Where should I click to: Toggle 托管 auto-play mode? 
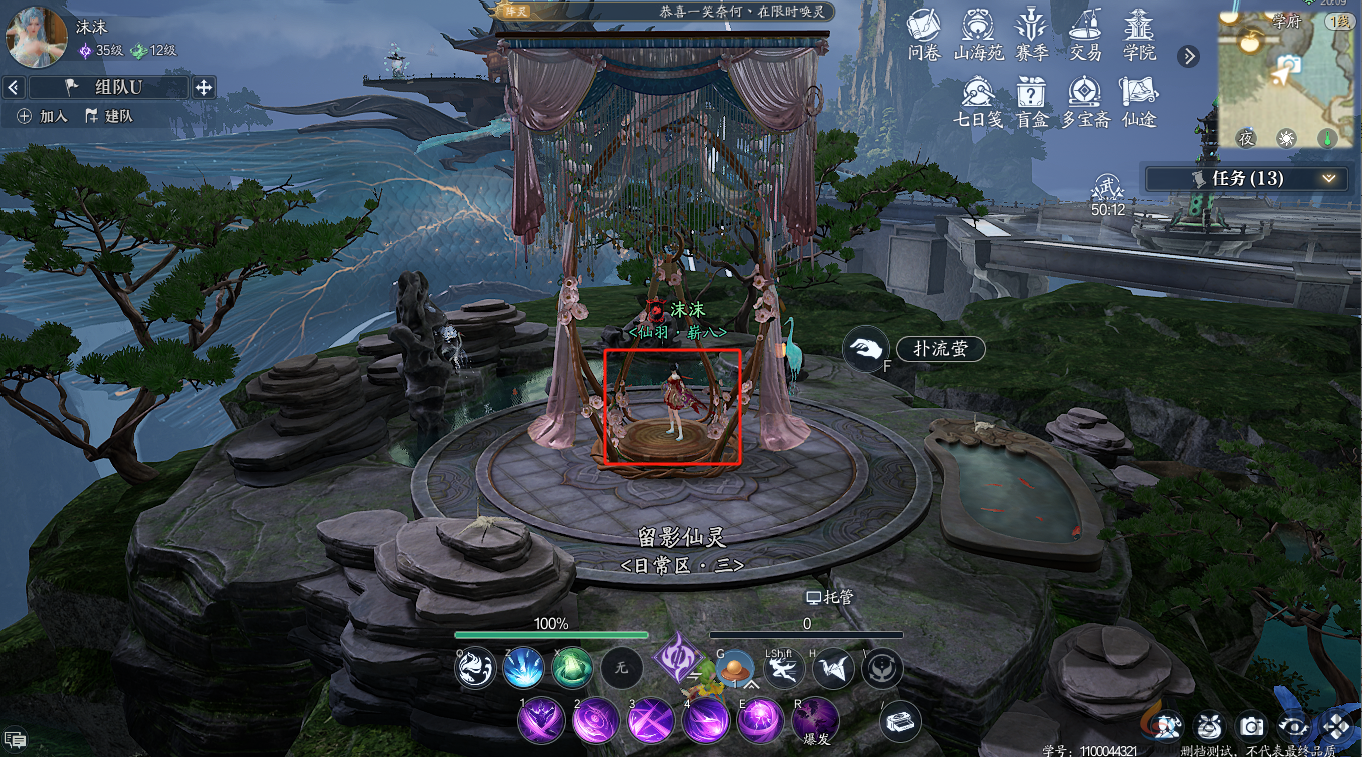[x=830, y=597]
